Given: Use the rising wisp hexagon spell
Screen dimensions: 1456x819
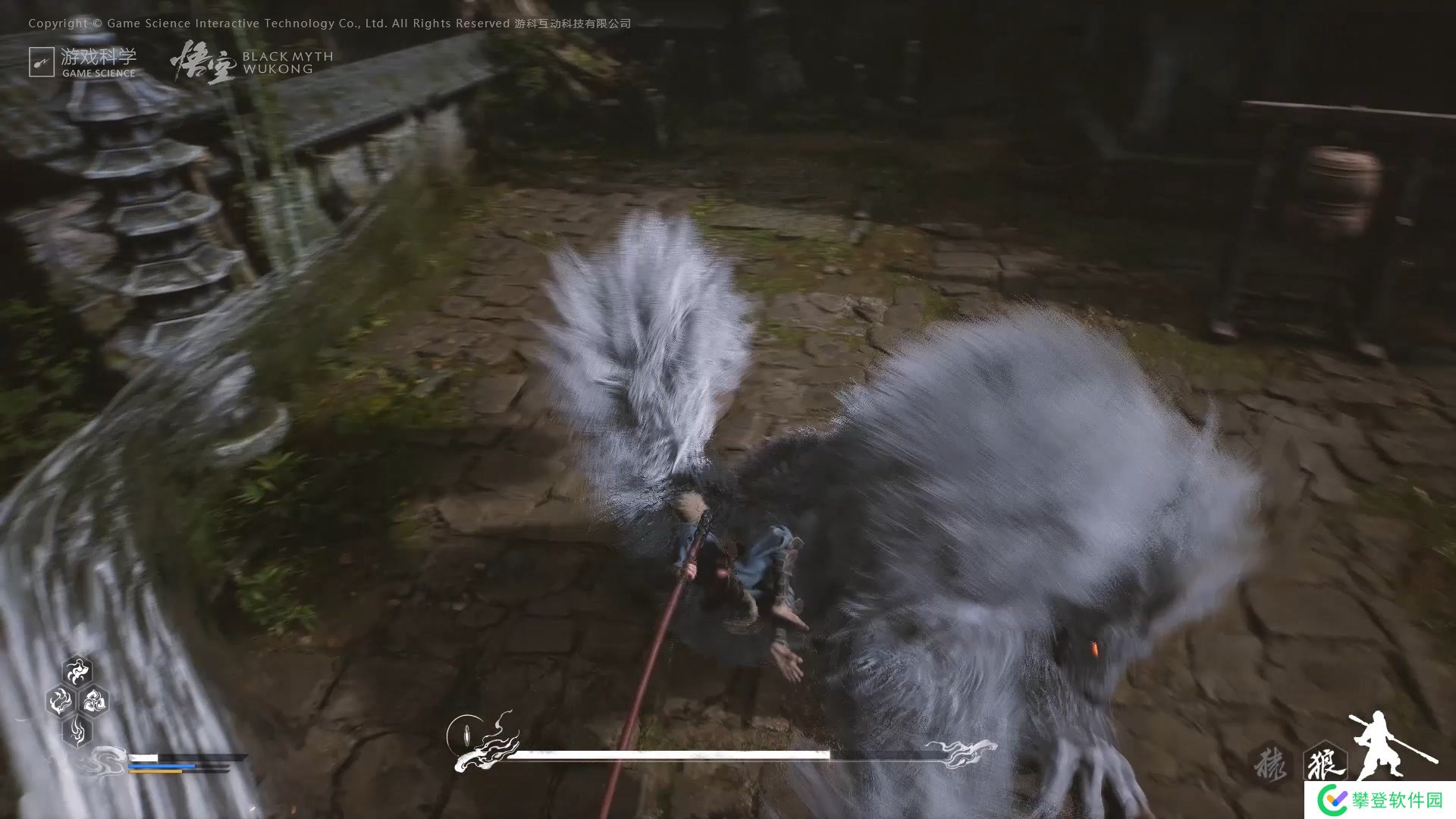Looking at the screenshot, I should (77, 730).
